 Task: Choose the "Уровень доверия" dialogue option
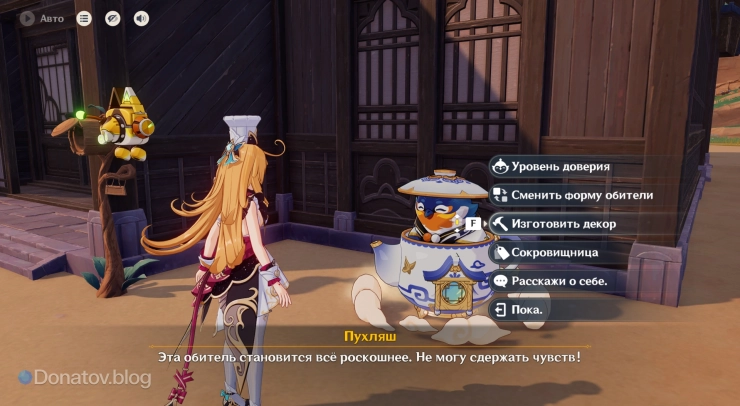click(x=560, y=167)
